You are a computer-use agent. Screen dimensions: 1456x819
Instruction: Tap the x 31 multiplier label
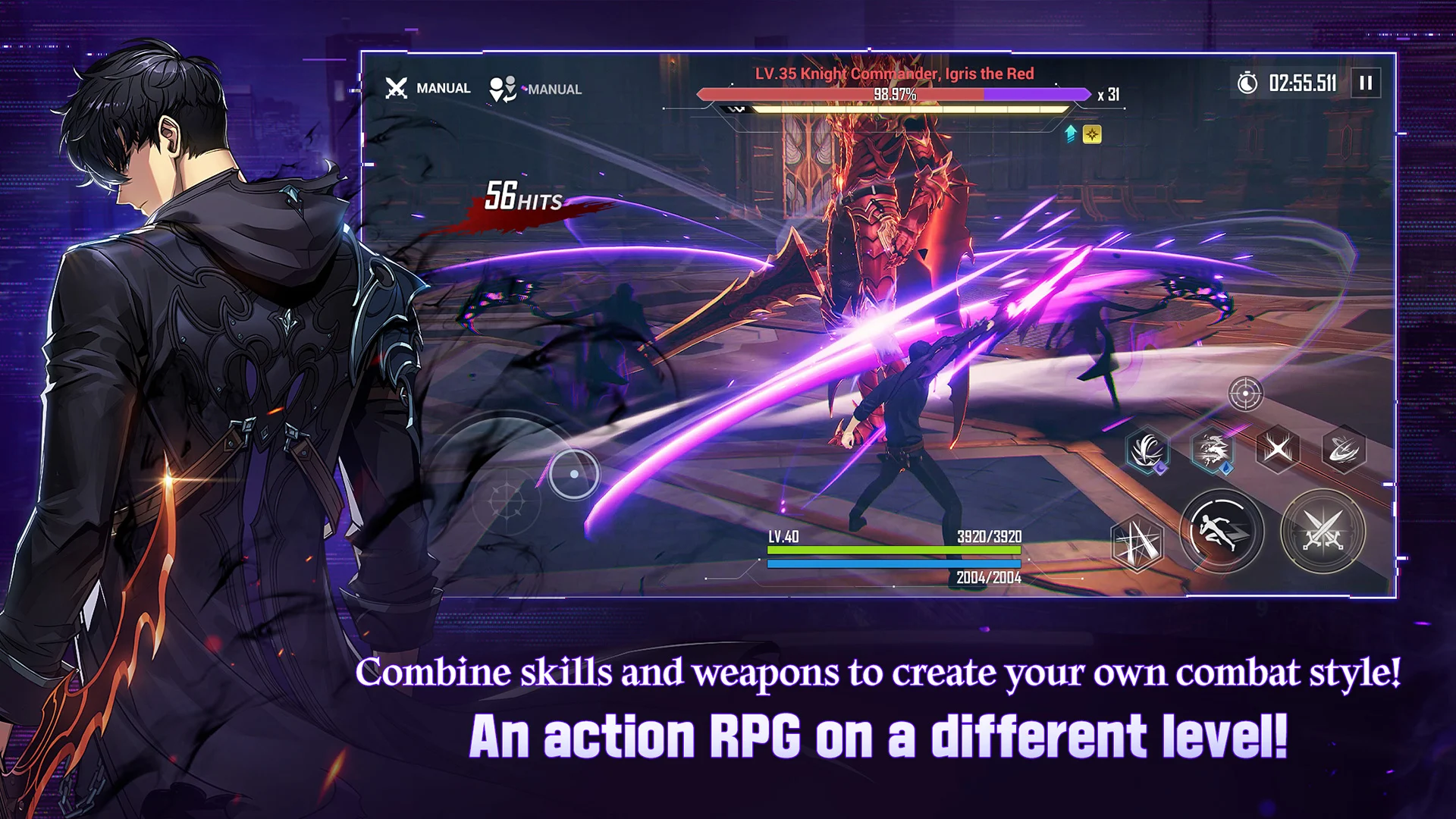1108,94
